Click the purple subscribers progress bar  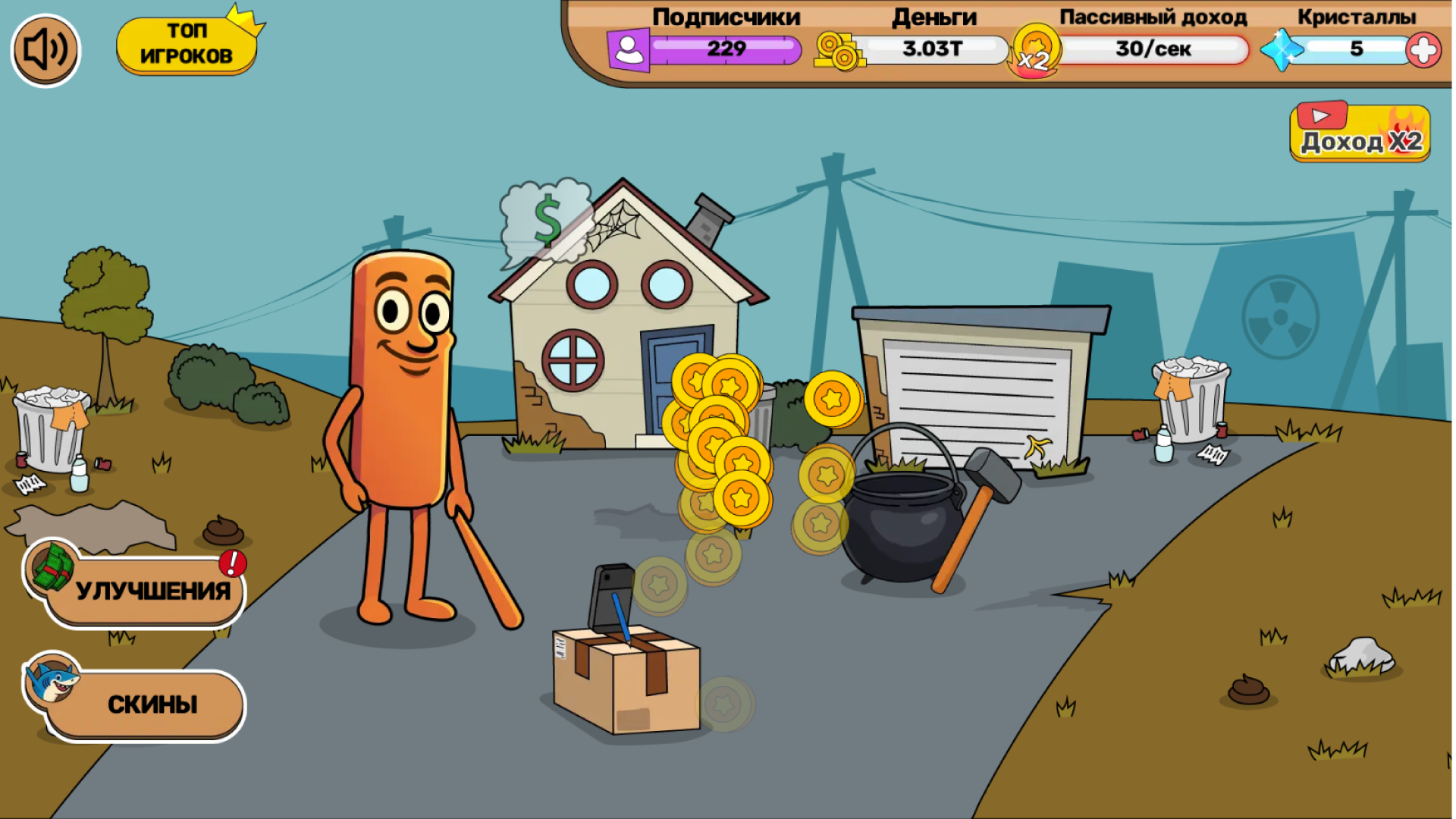728,49
